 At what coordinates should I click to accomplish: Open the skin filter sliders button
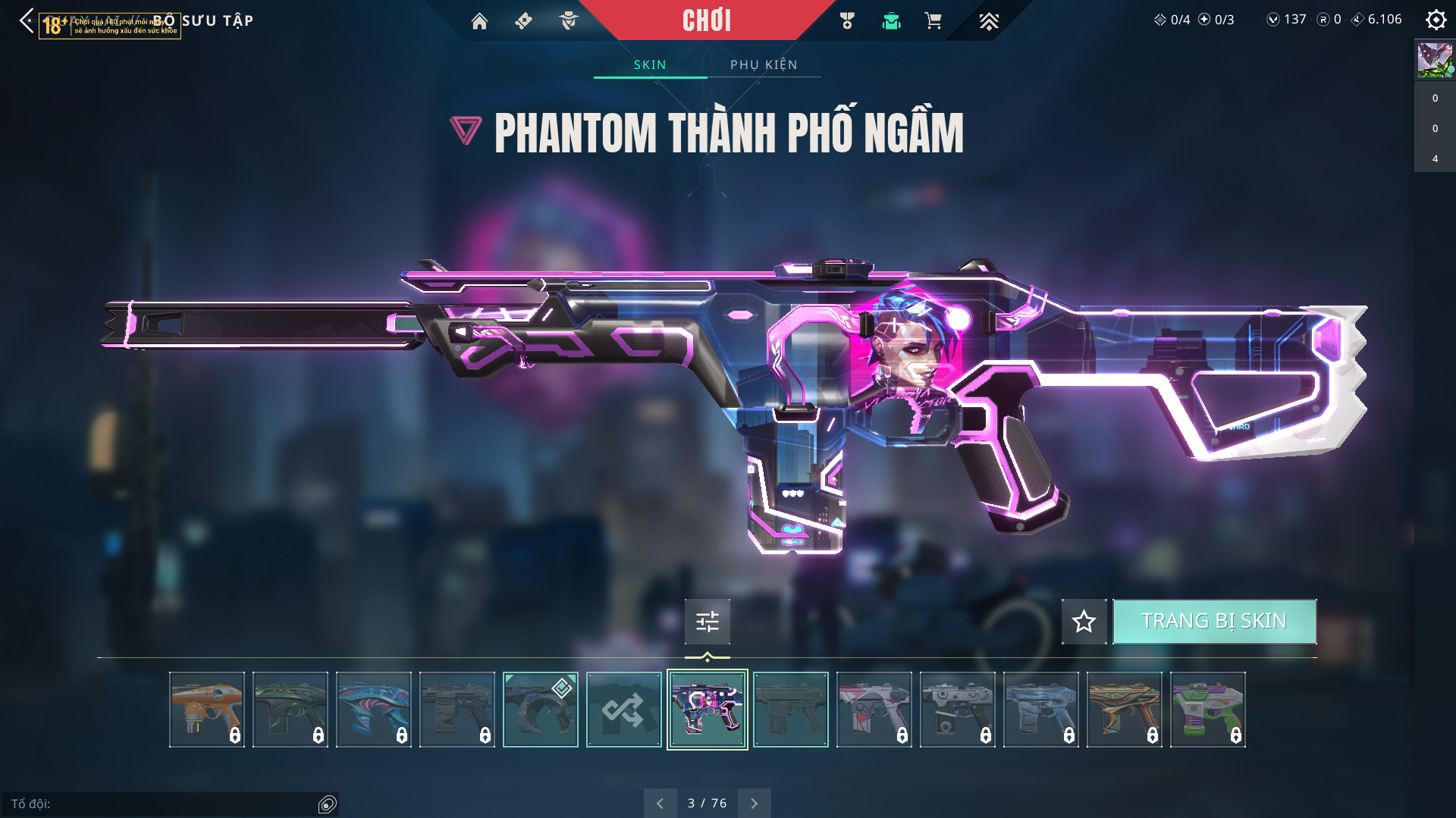point(707,622)
